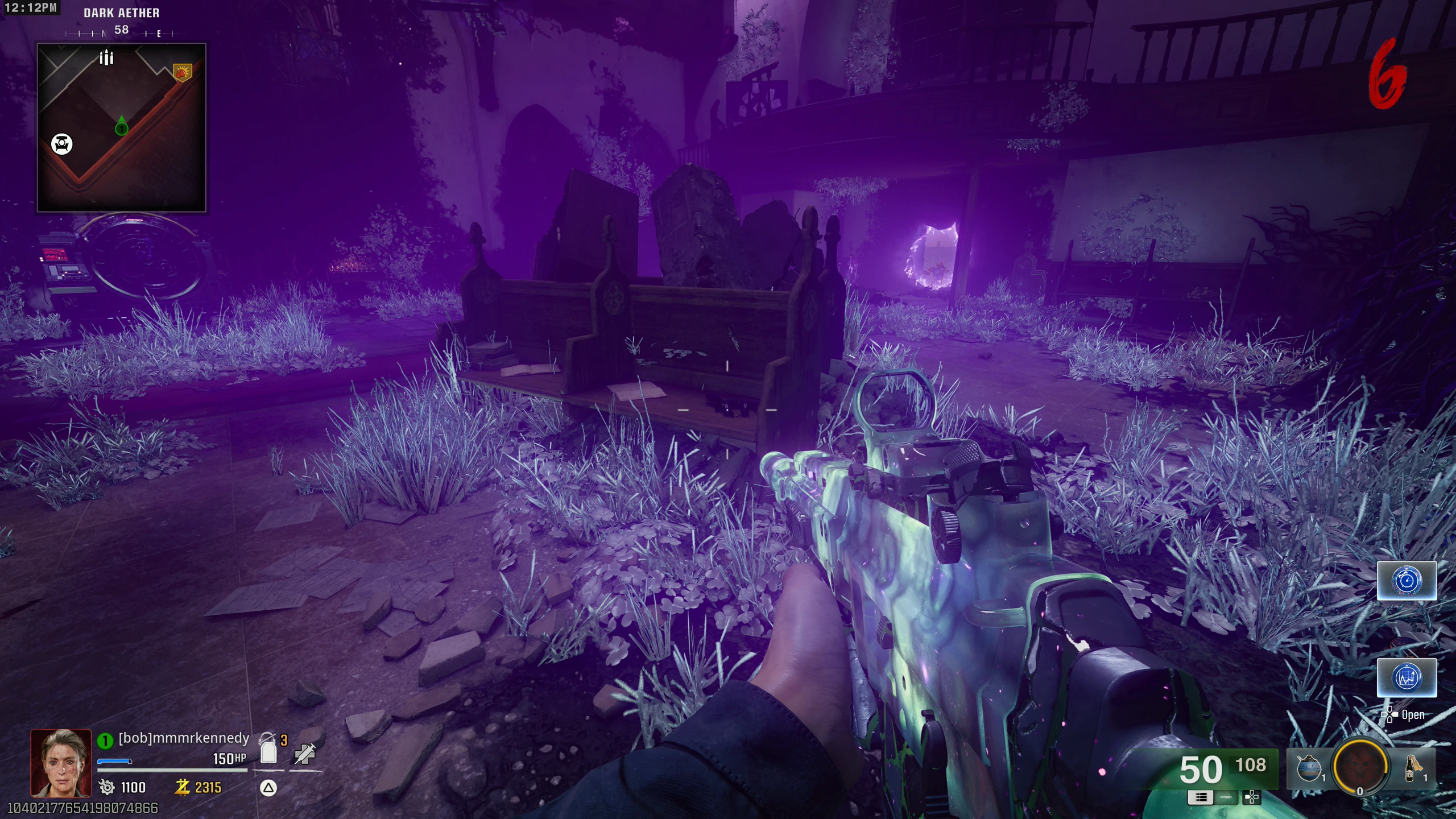Click the boxing glove perk marker on minimap
The height and width of the screenshot is (819, 1456).
[x=182, y=72]
